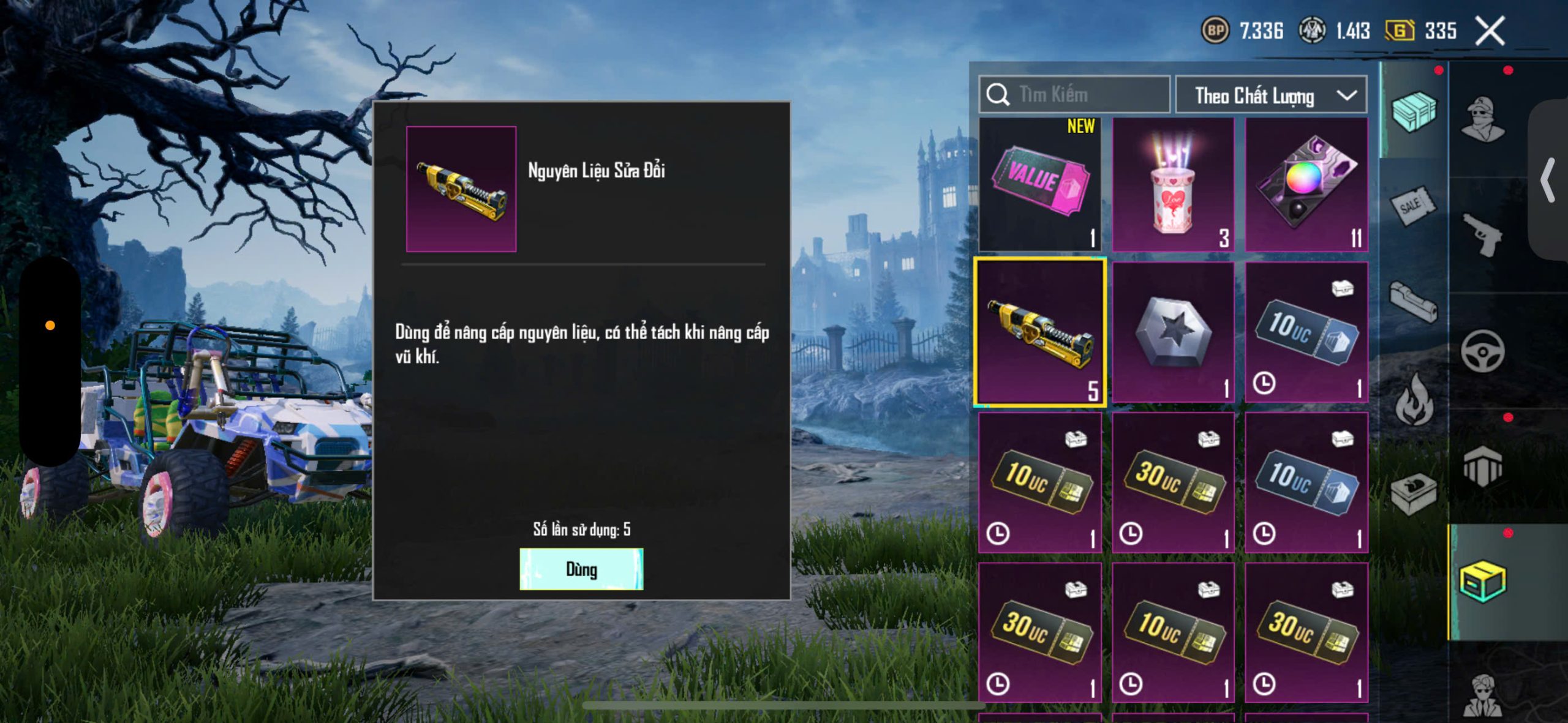Image resolution: width=1568 pixels, height=723 pixels.
Task: Select the pink VALUE ticket item
Action: click(1040, 184)
